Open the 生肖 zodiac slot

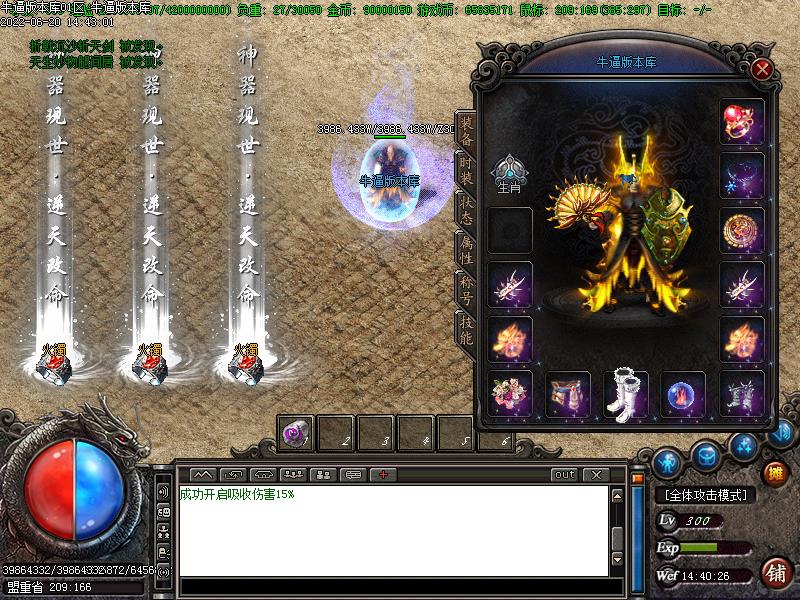(510, 170)
